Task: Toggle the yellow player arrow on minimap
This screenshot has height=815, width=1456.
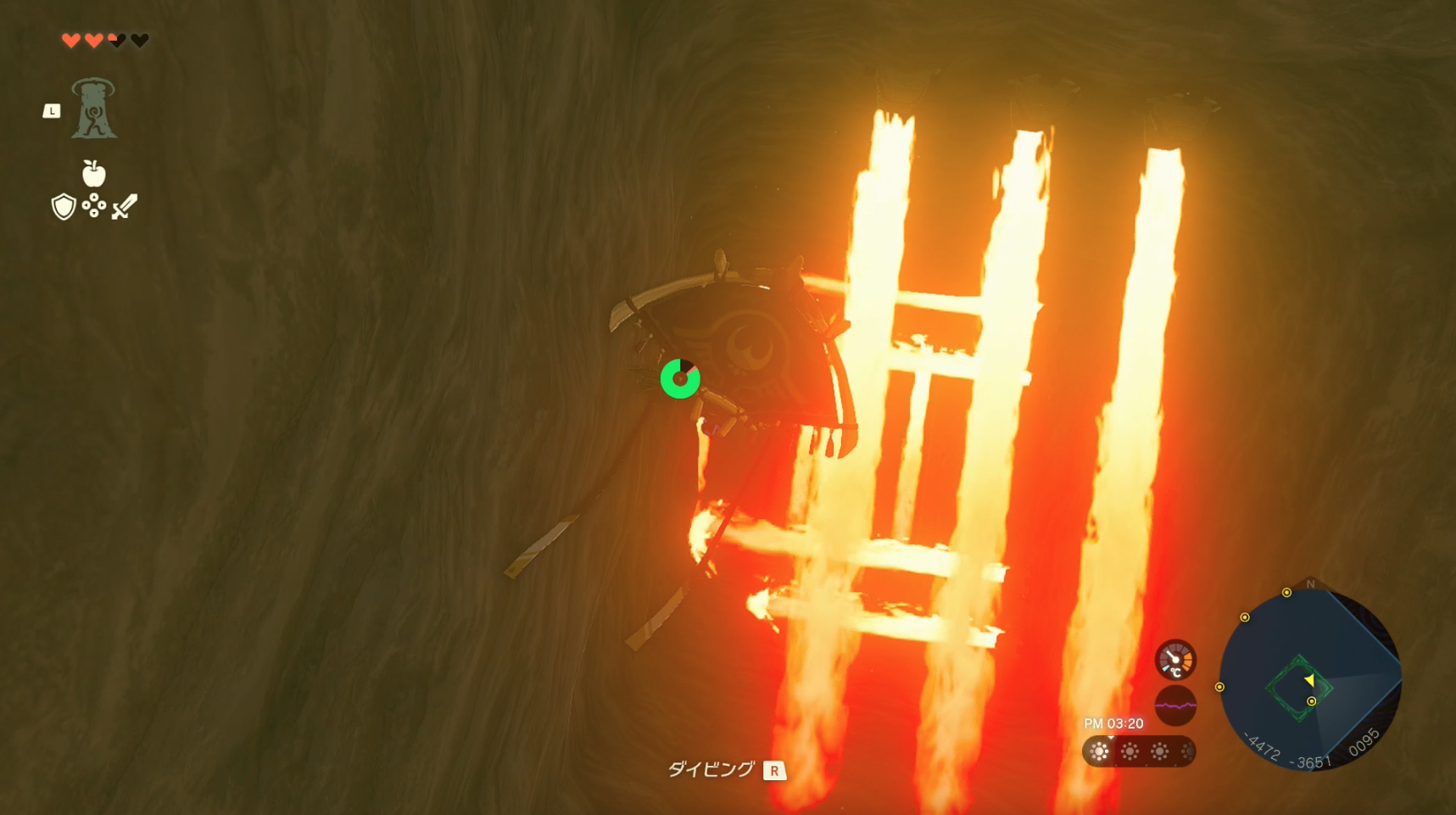Action: 1309,680
